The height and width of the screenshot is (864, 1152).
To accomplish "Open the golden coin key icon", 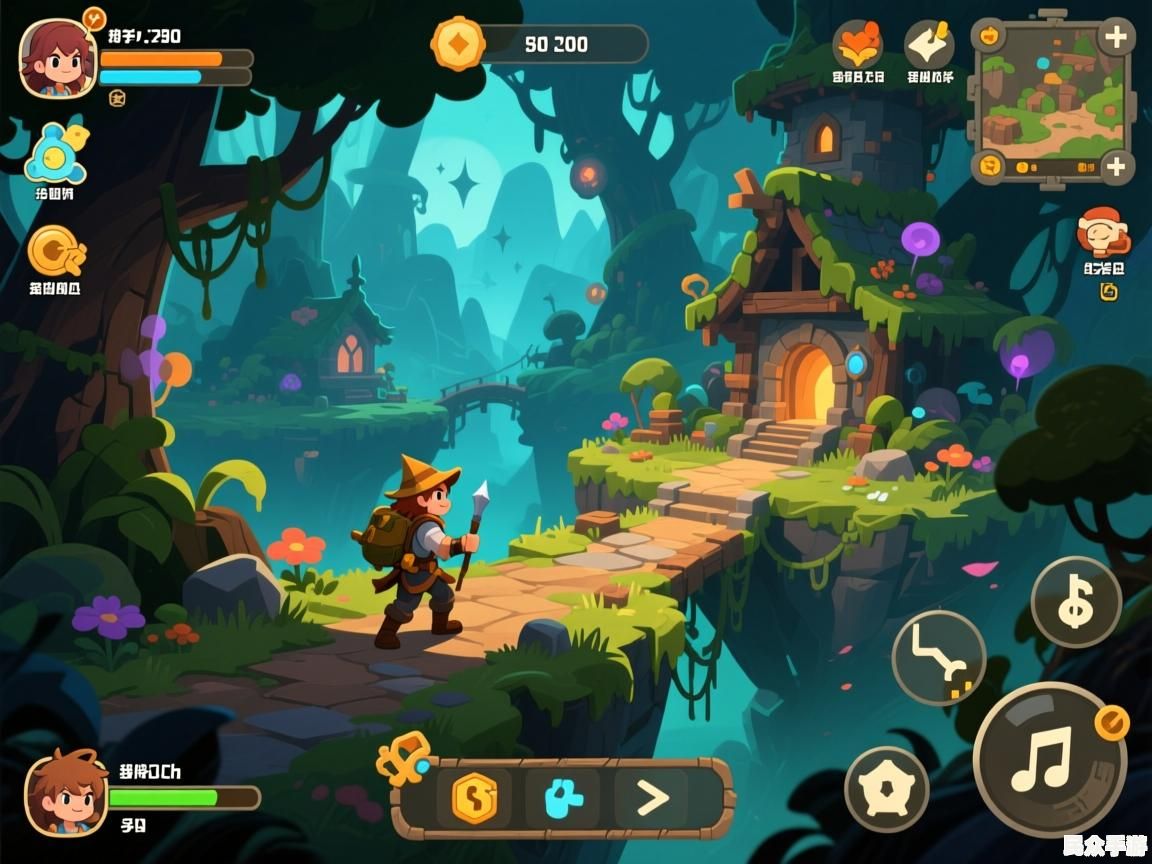I will [x=55, y=251].
